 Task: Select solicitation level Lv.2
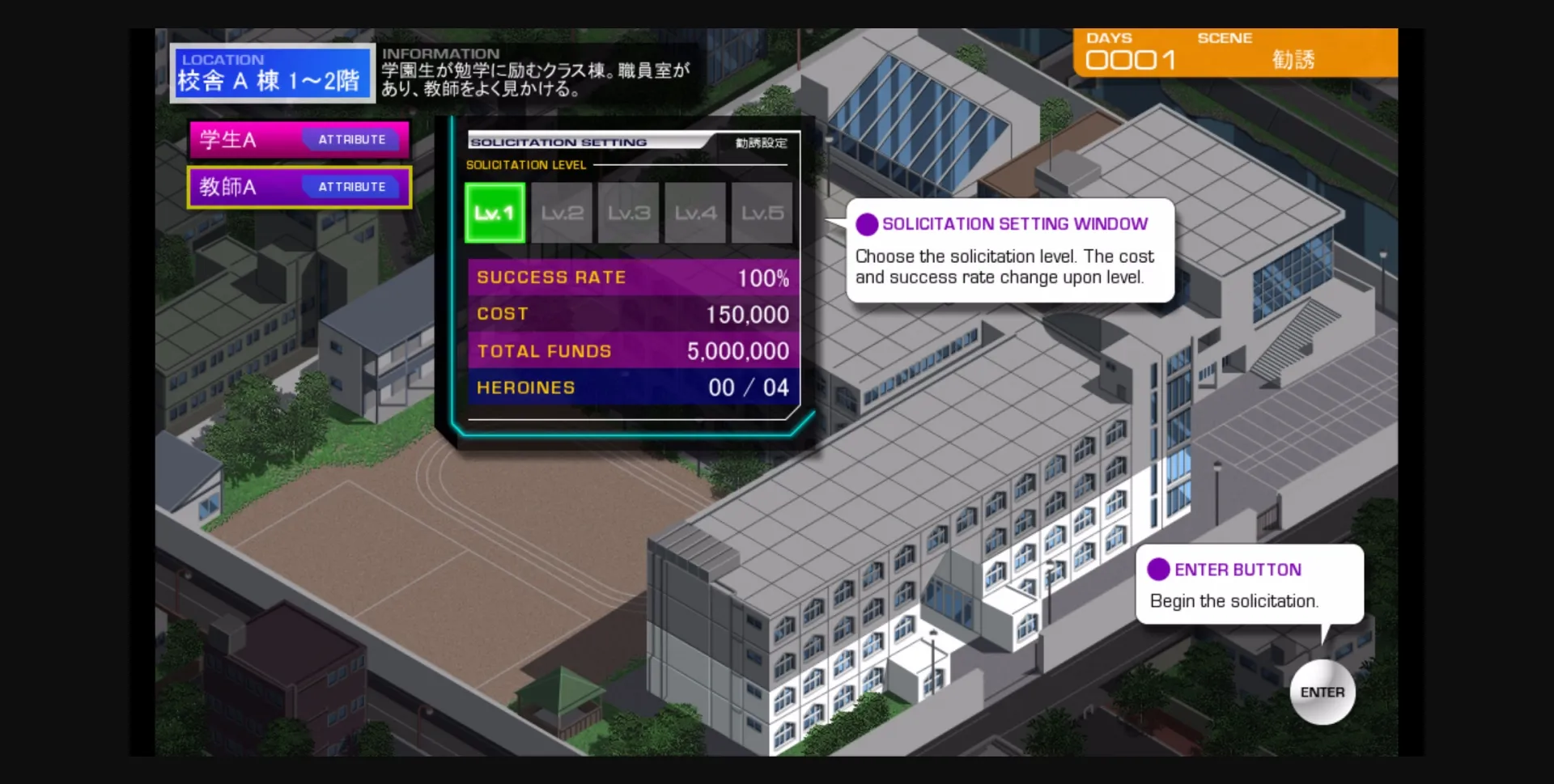pos(561,212)
